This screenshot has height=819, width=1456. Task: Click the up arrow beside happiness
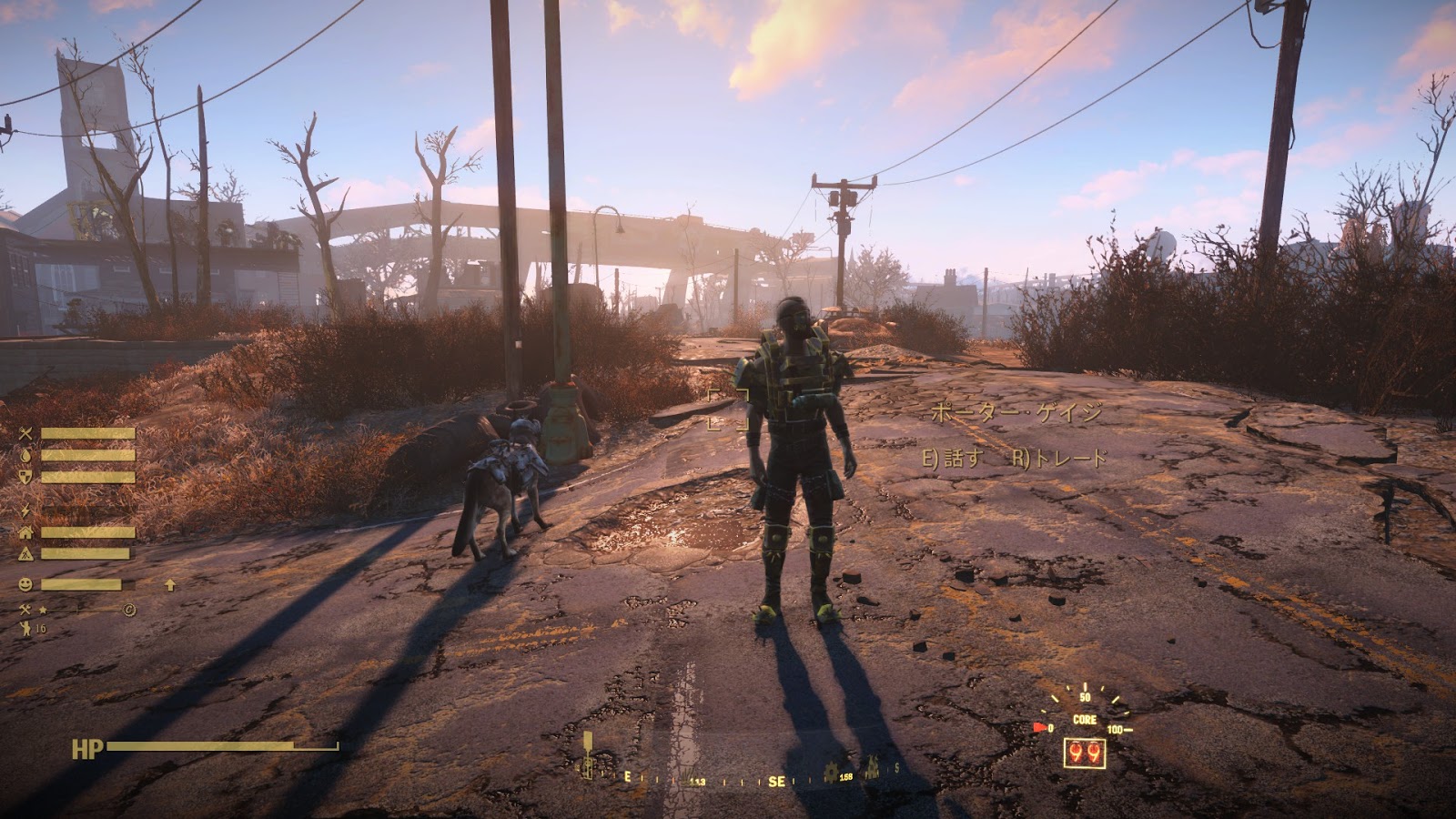click(x=170, y=585)
